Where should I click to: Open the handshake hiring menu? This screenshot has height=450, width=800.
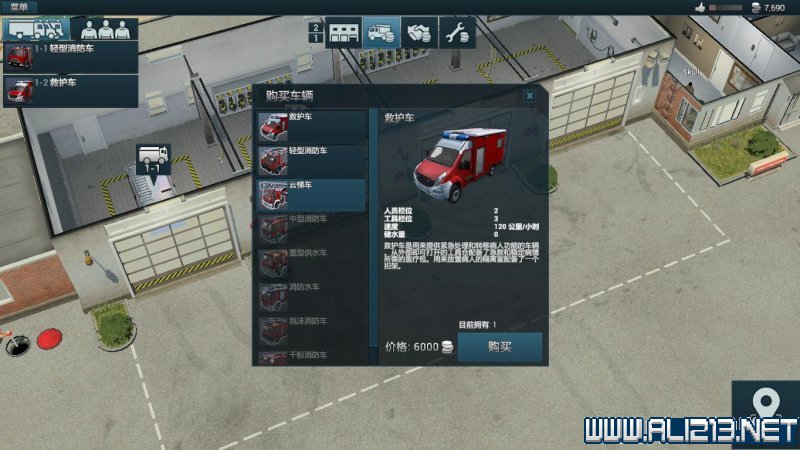click(418, 33)
